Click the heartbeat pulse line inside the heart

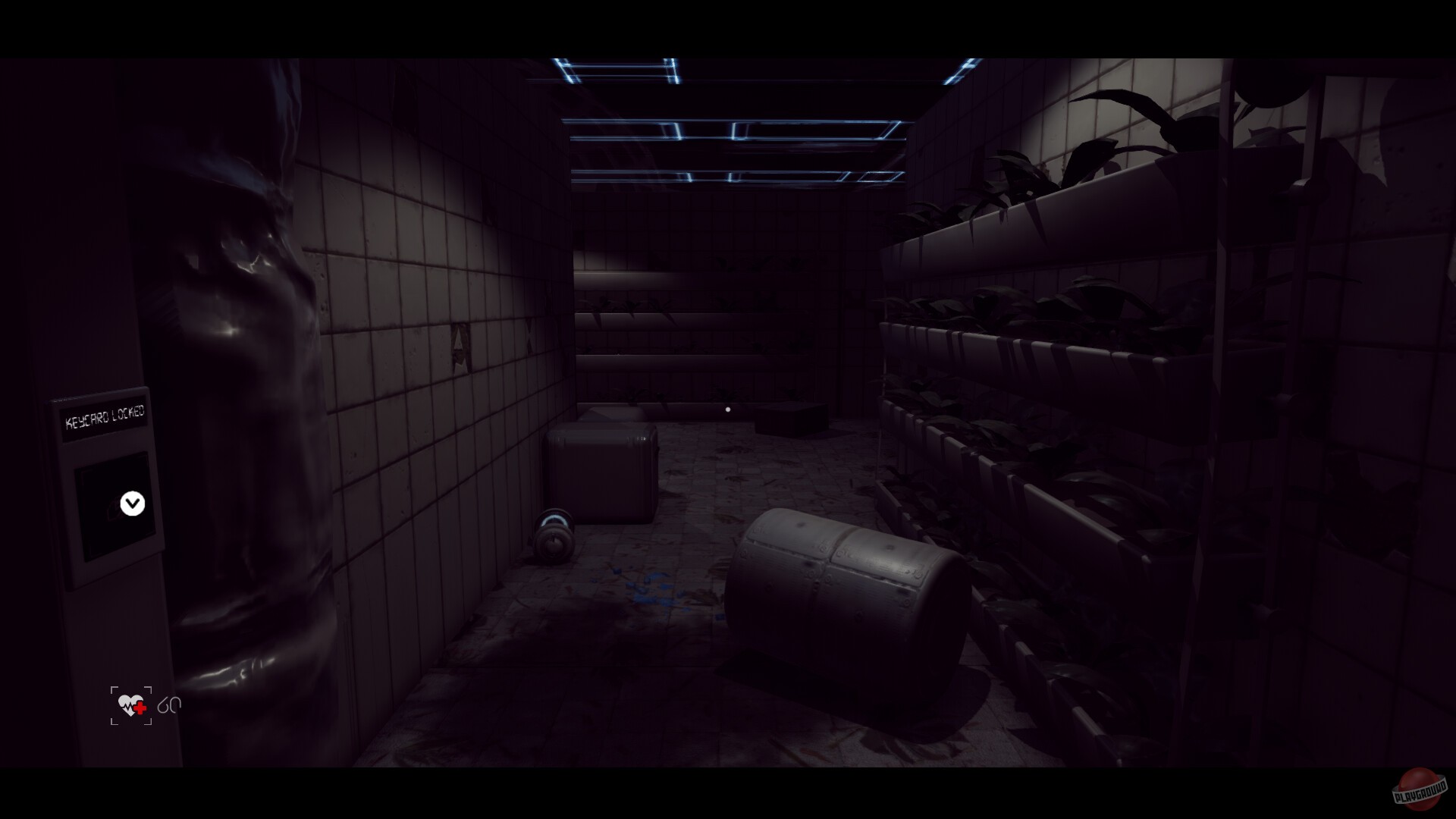pos(127,707)
